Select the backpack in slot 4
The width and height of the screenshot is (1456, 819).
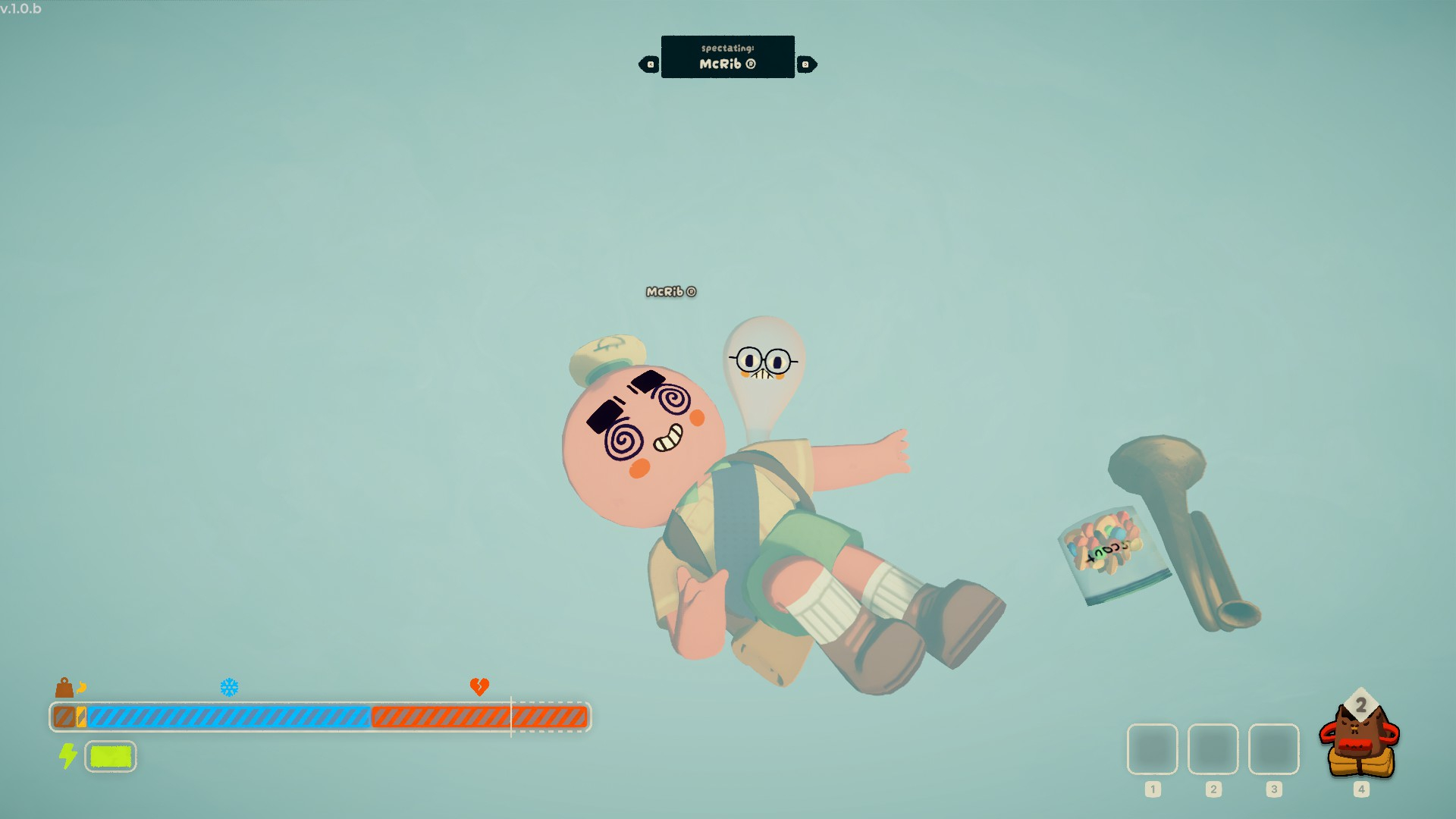click(1360, 741)
